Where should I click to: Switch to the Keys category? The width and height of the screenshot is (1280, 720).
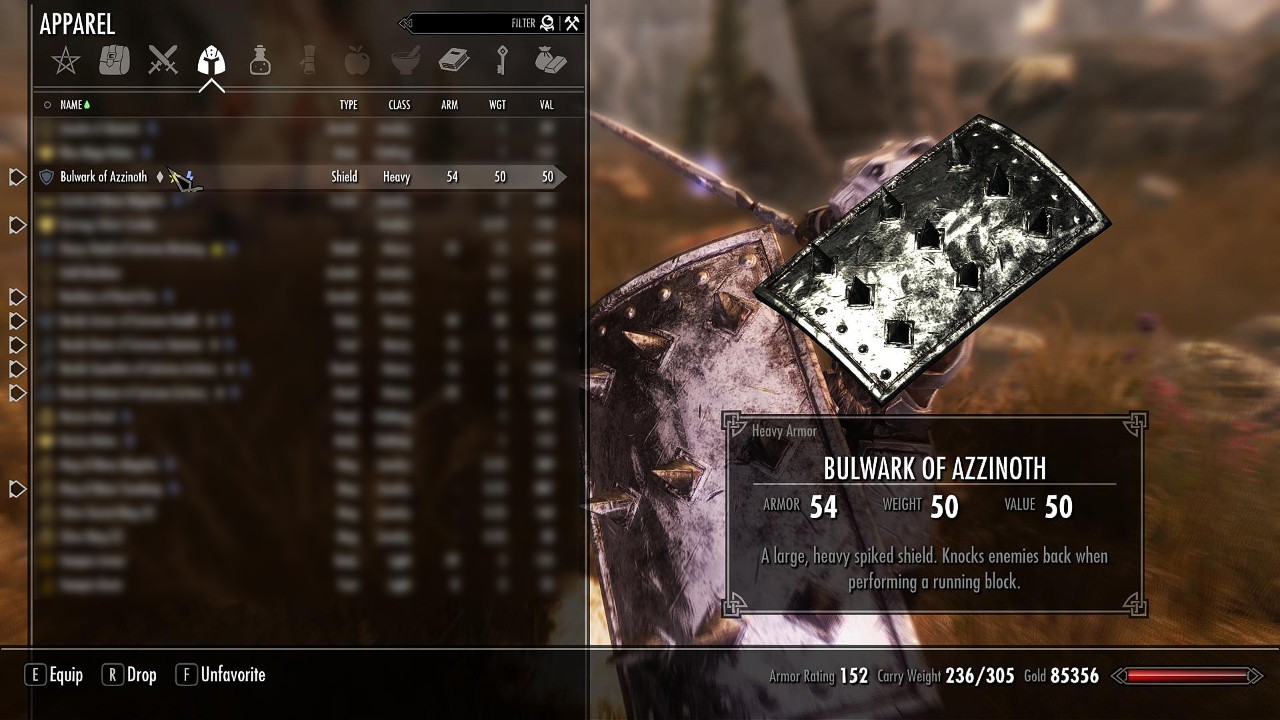pos(502,61)
